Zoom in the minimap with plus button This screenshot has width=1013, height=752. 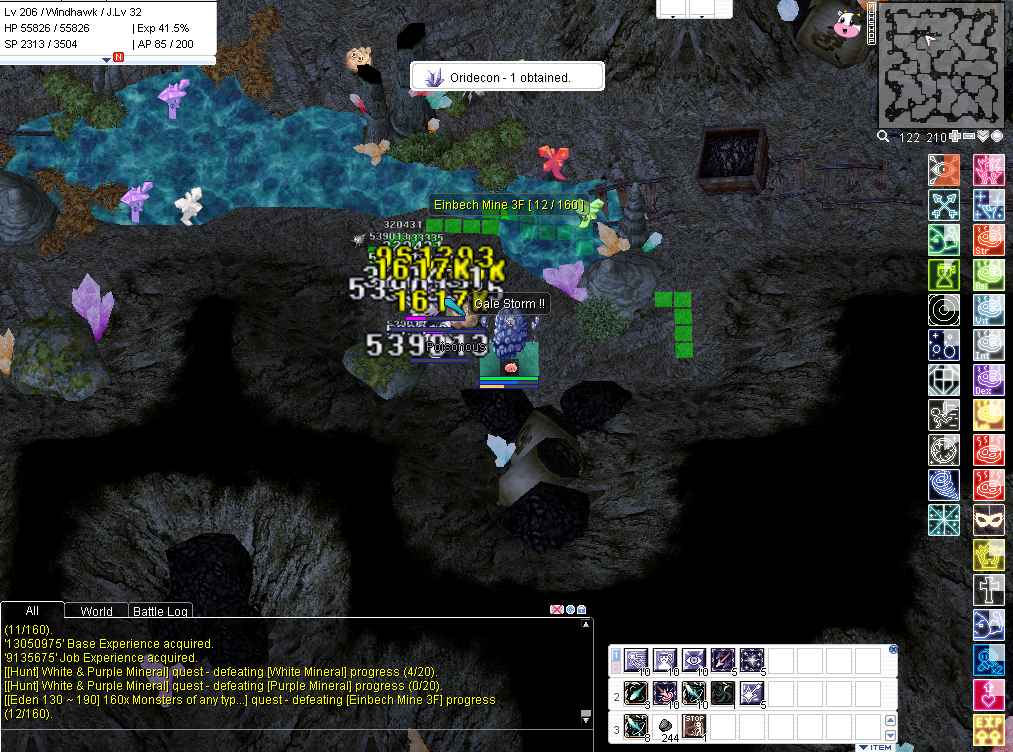coord(955,137)
